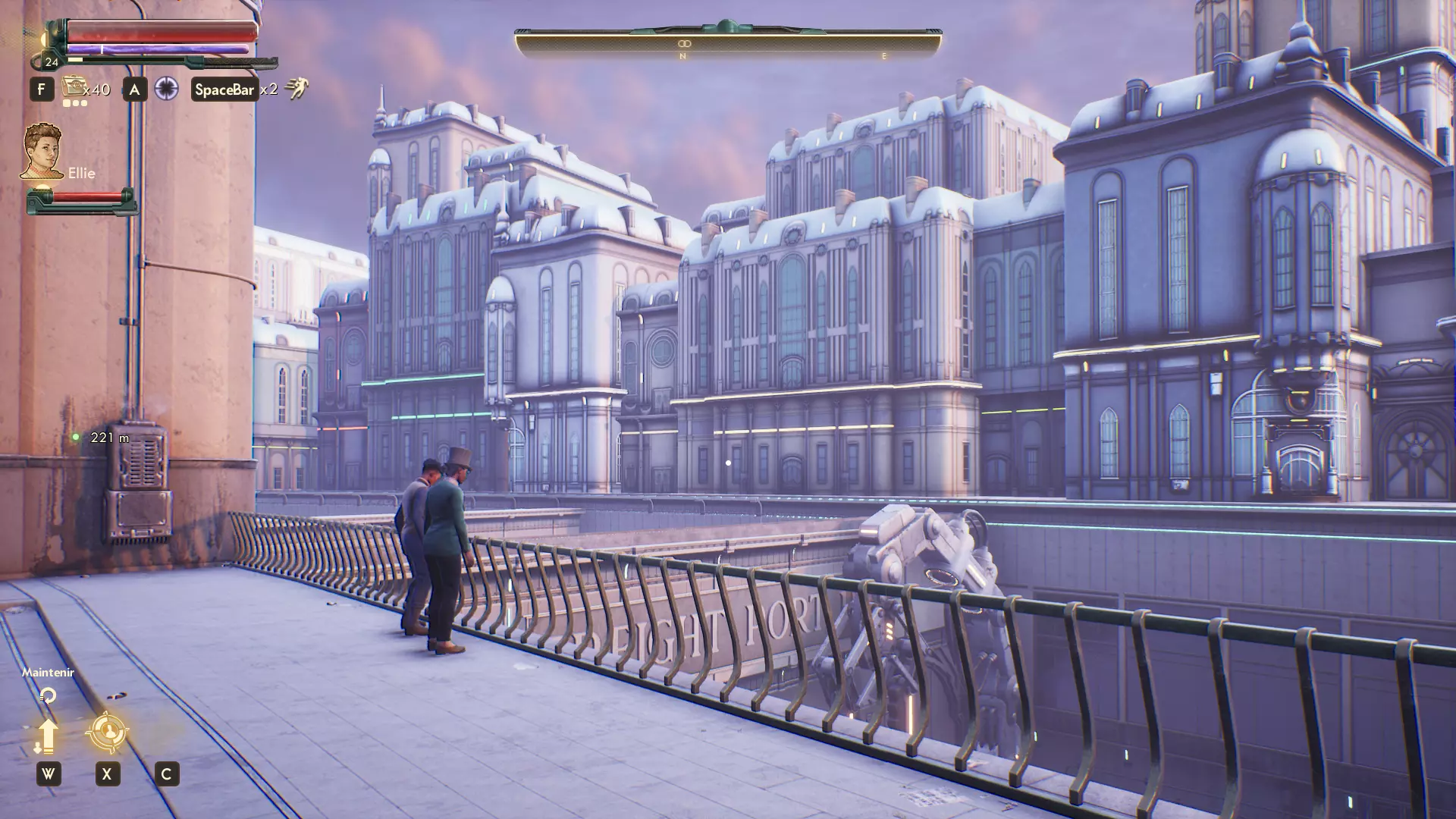This screenshot has width=1456, height=819.
Task: Issue the companion move arrow command
Action: coord(48,735)
